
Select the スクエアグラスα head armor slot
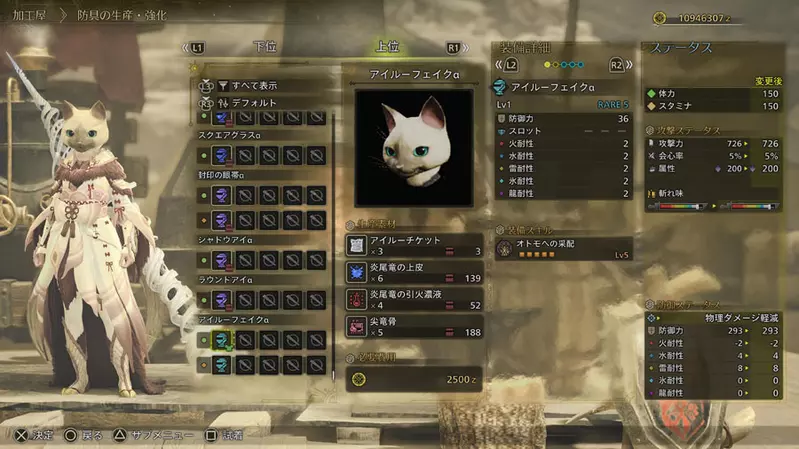tap(223, 155)
